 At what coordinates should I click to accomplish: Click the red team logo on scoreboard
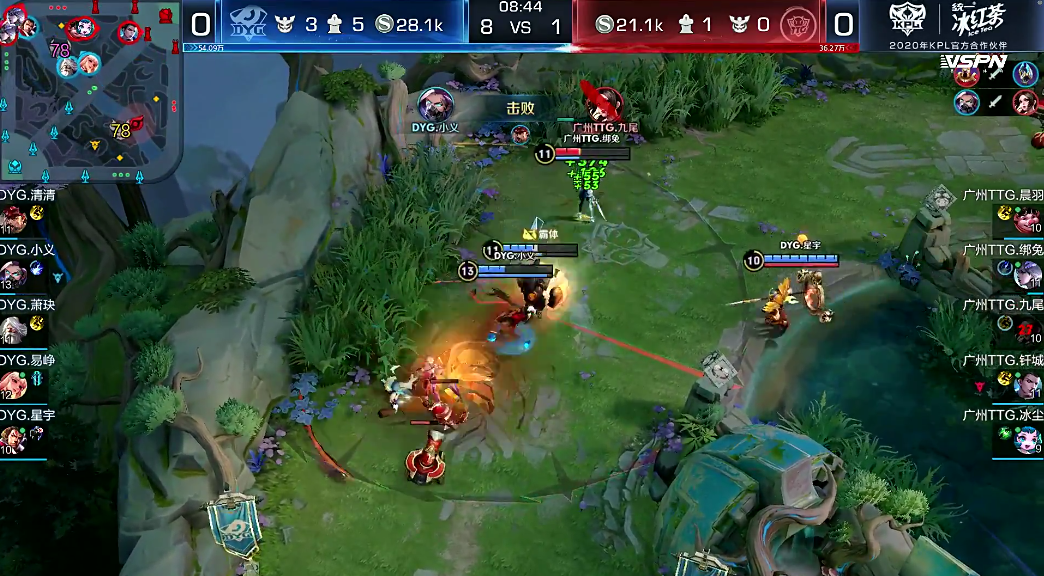pos(795,23)
